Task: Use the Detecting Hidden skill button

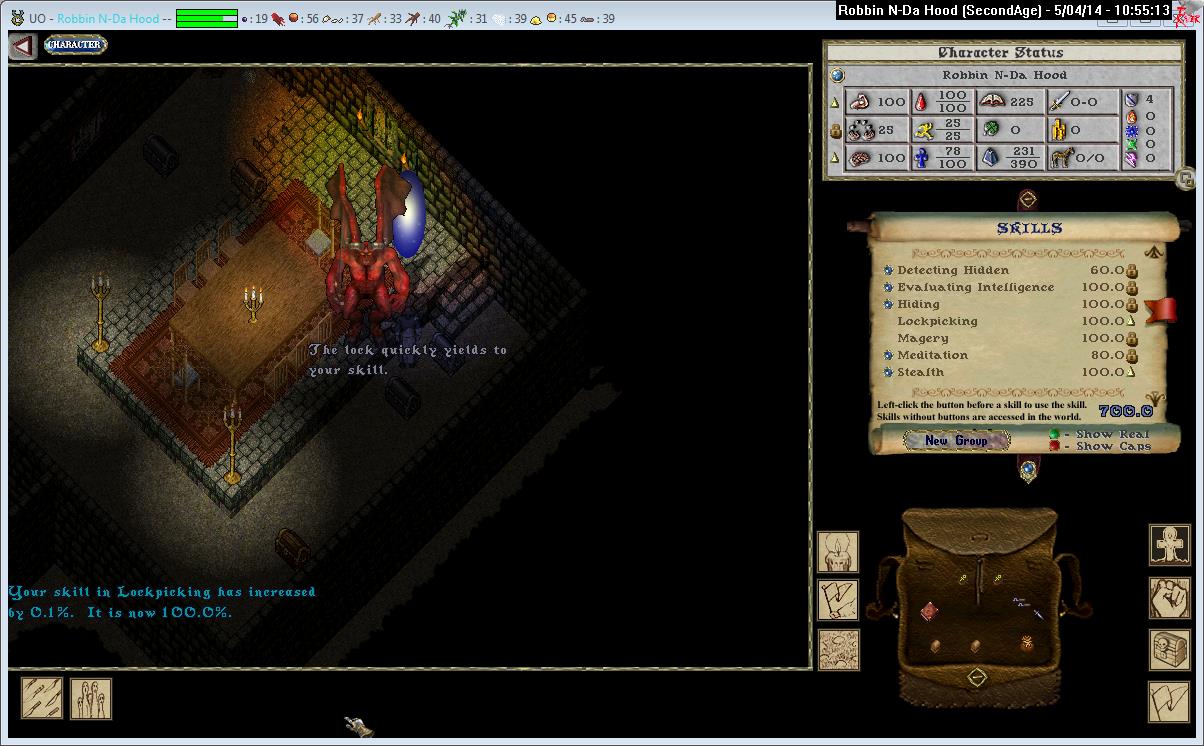Action: (888, 270)
